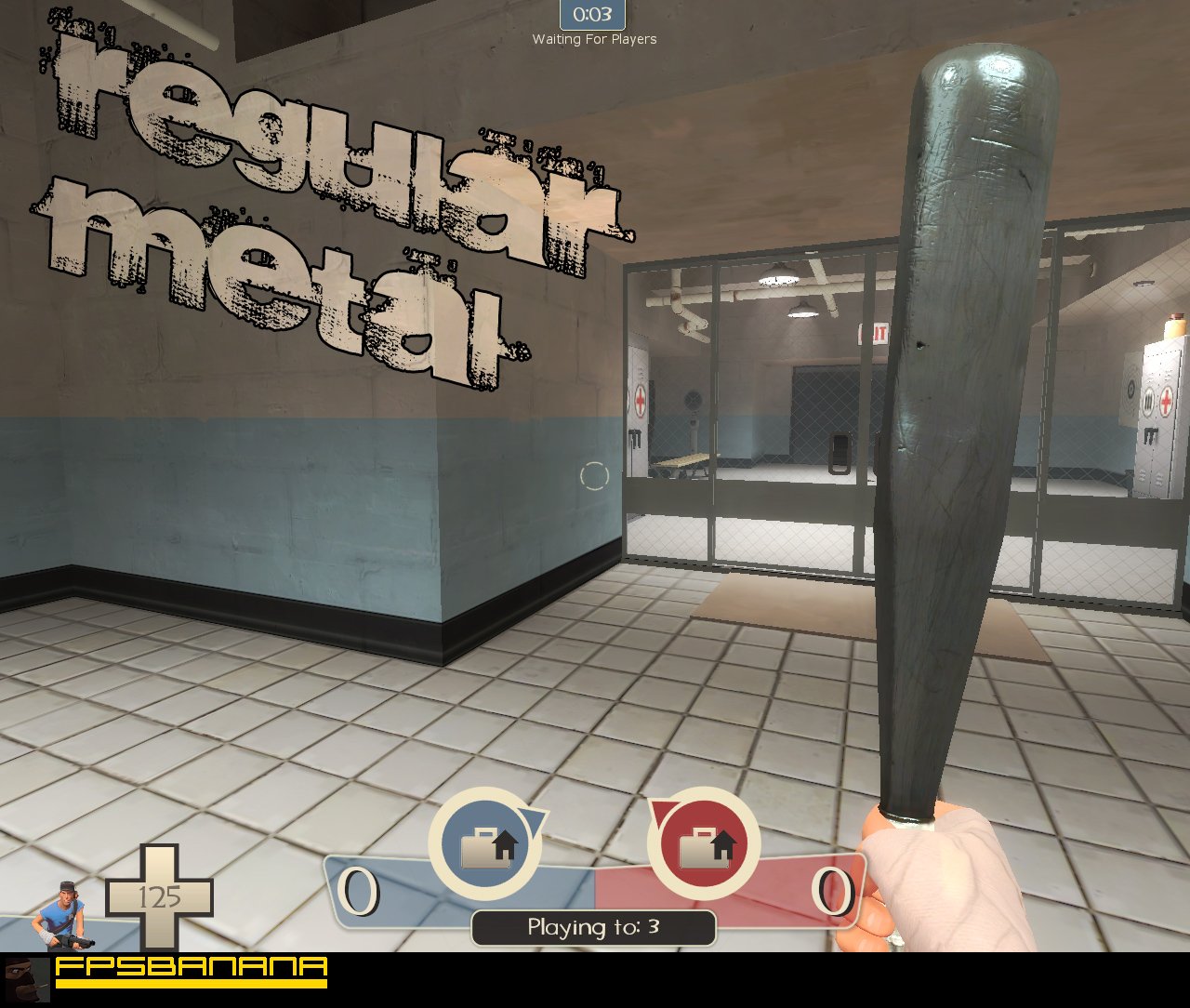Click the crosshair circle on the wall

click(x=594, y=476)
